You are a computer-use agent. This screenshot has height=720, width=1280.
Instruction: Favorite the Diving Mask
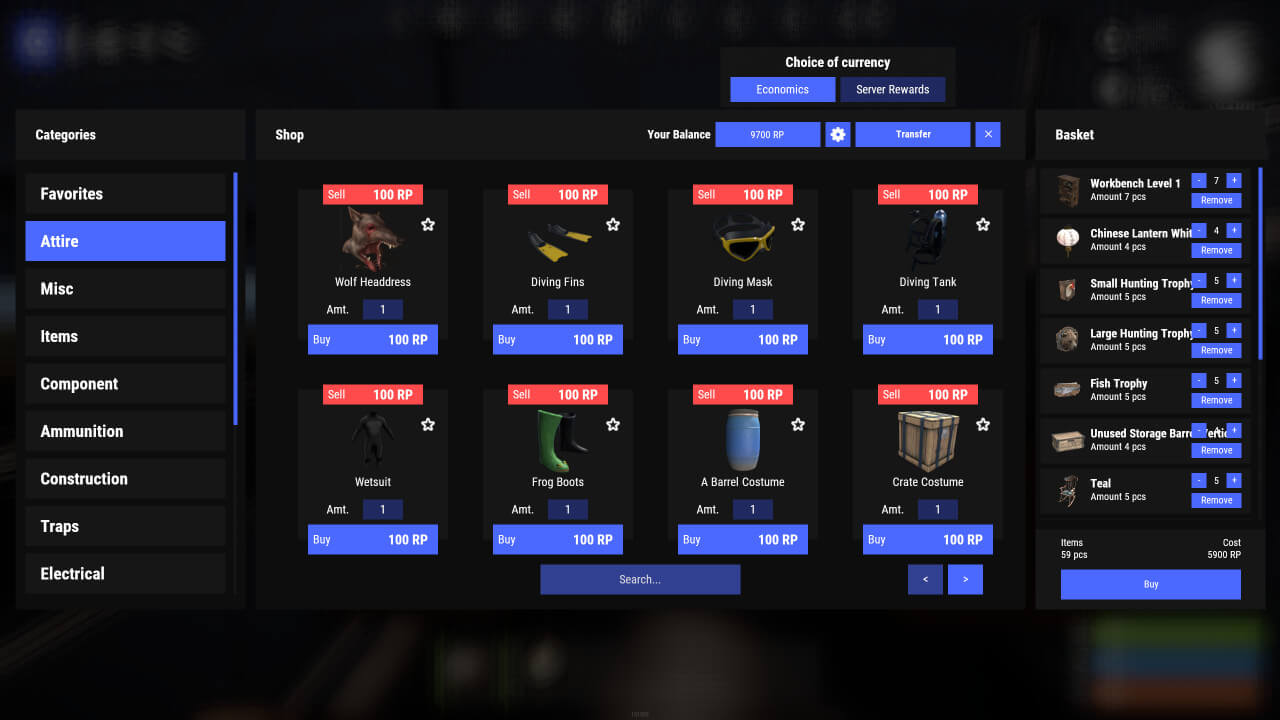[798, 225]
